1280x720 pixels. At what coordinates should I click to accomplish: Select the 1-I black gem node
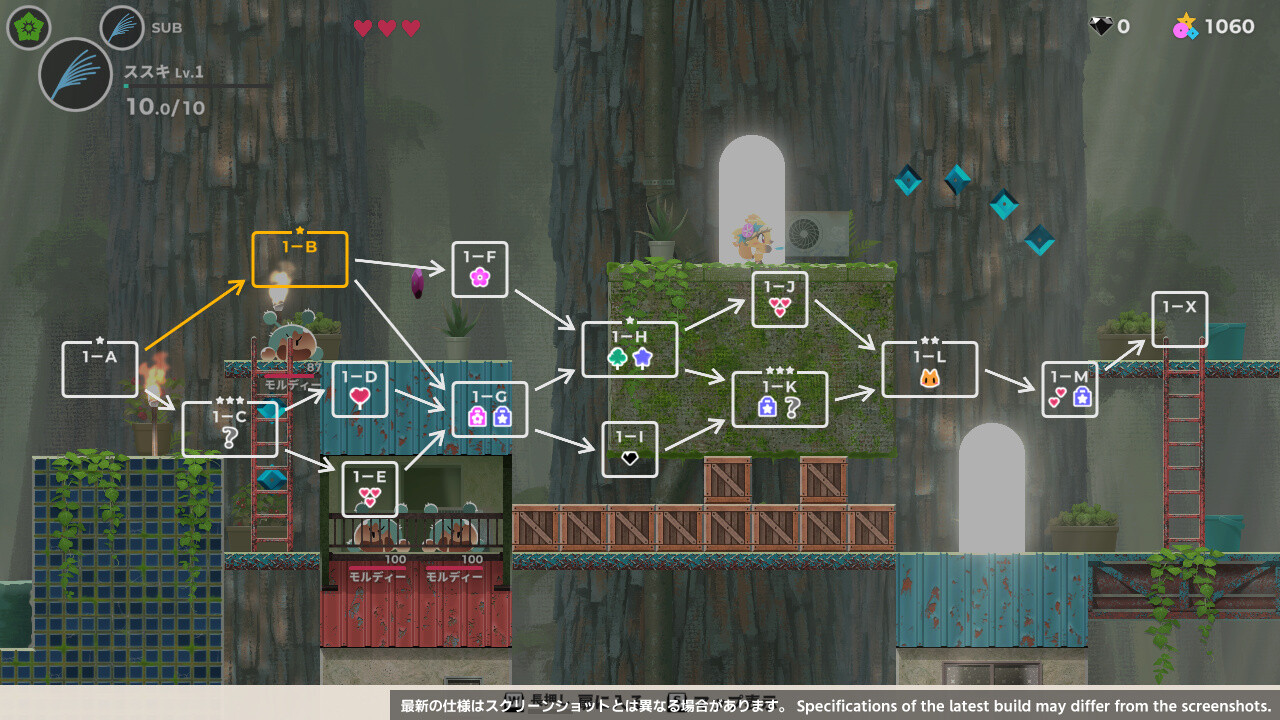tap(629, 449)
